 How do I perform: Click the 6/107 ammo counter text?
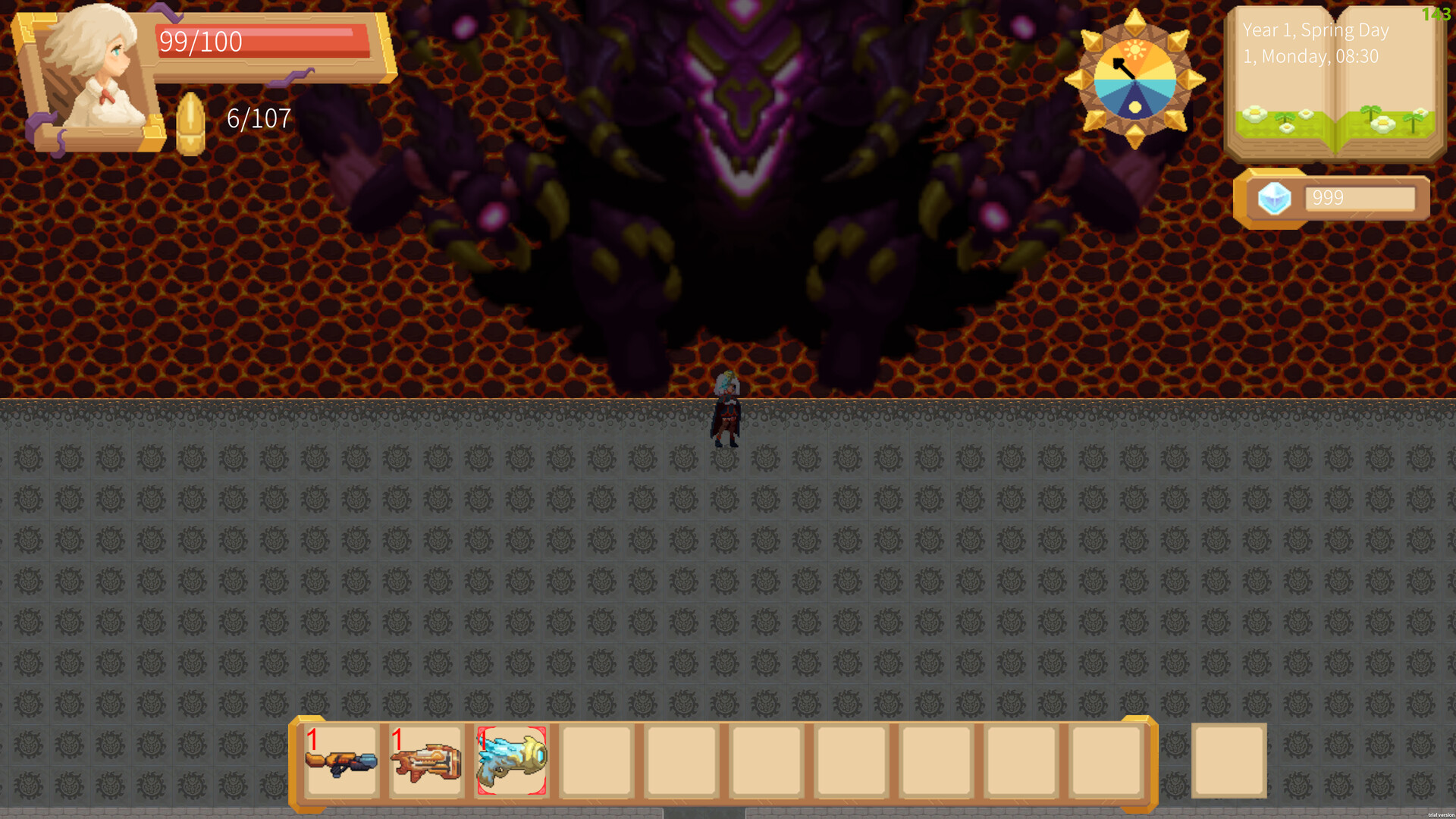point(257,118)
